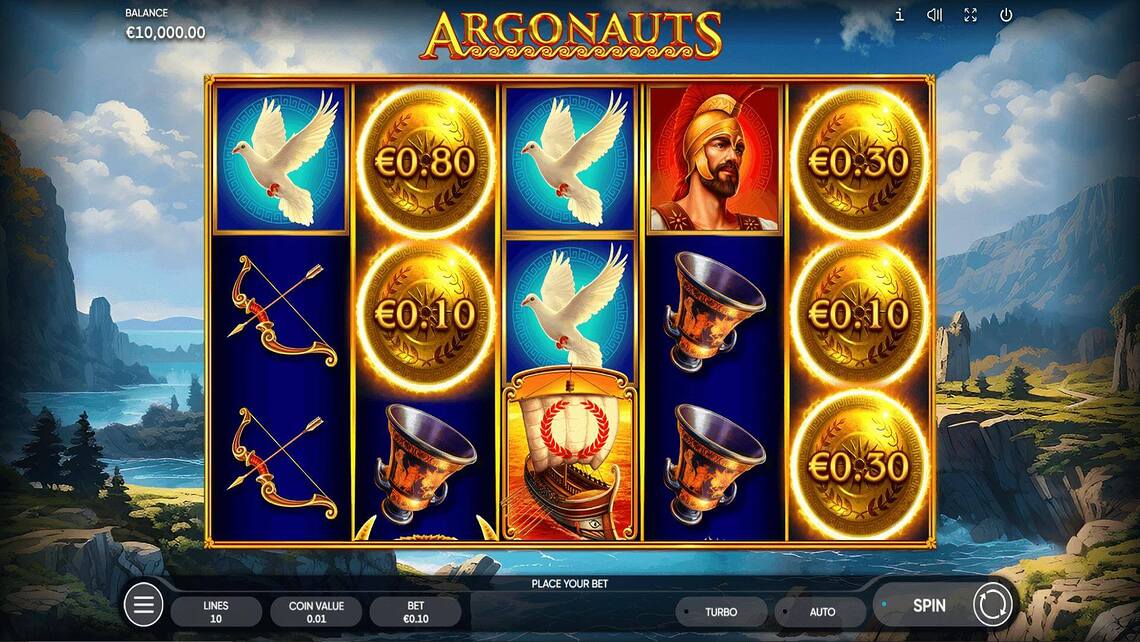Viewport: 1140px width, 642px height.
Task: Open the Bet amount selector
Action: 415,612
